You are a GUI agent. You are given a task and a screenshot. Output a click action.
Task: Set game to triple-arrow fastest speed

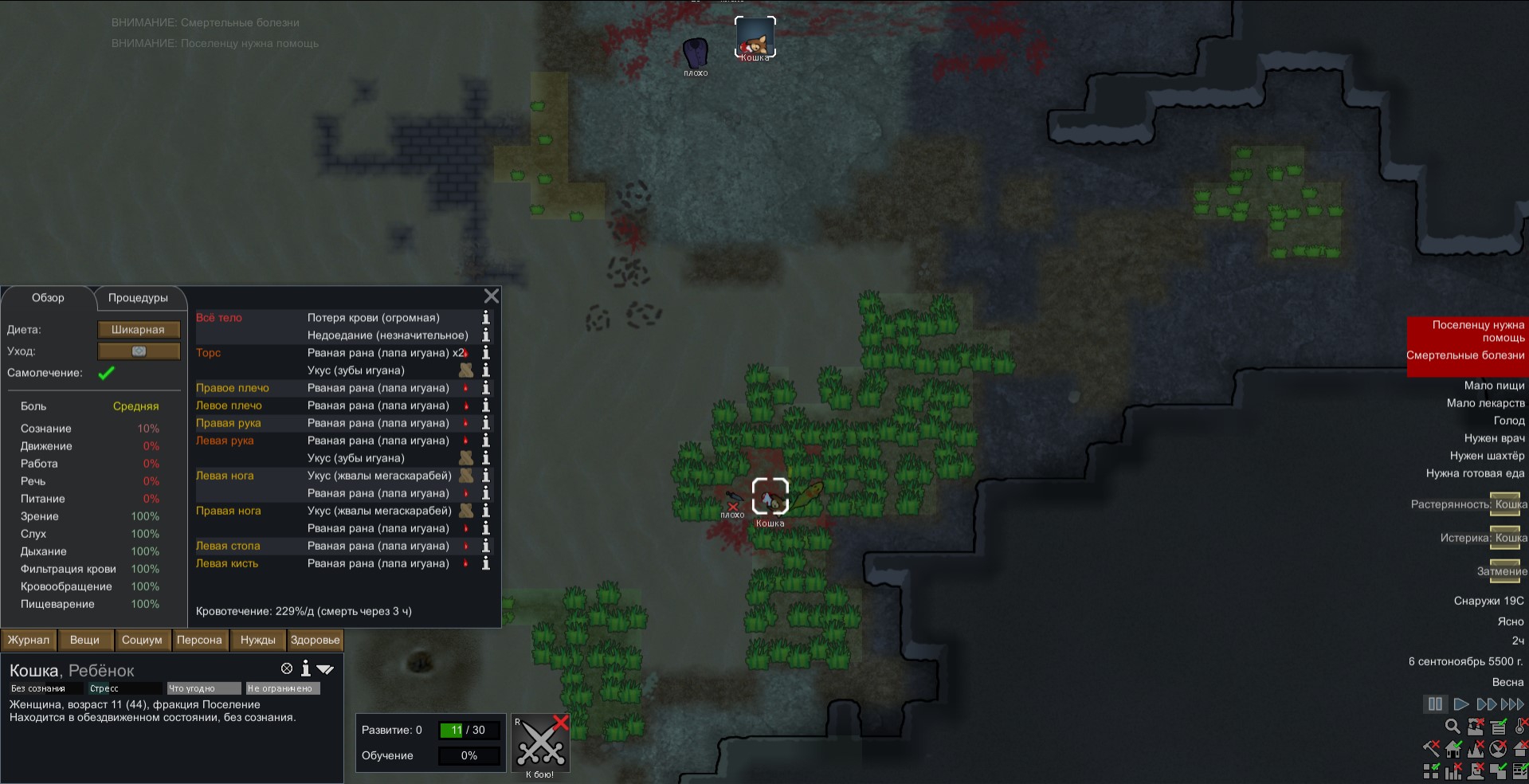click(x=1512, y=704)
